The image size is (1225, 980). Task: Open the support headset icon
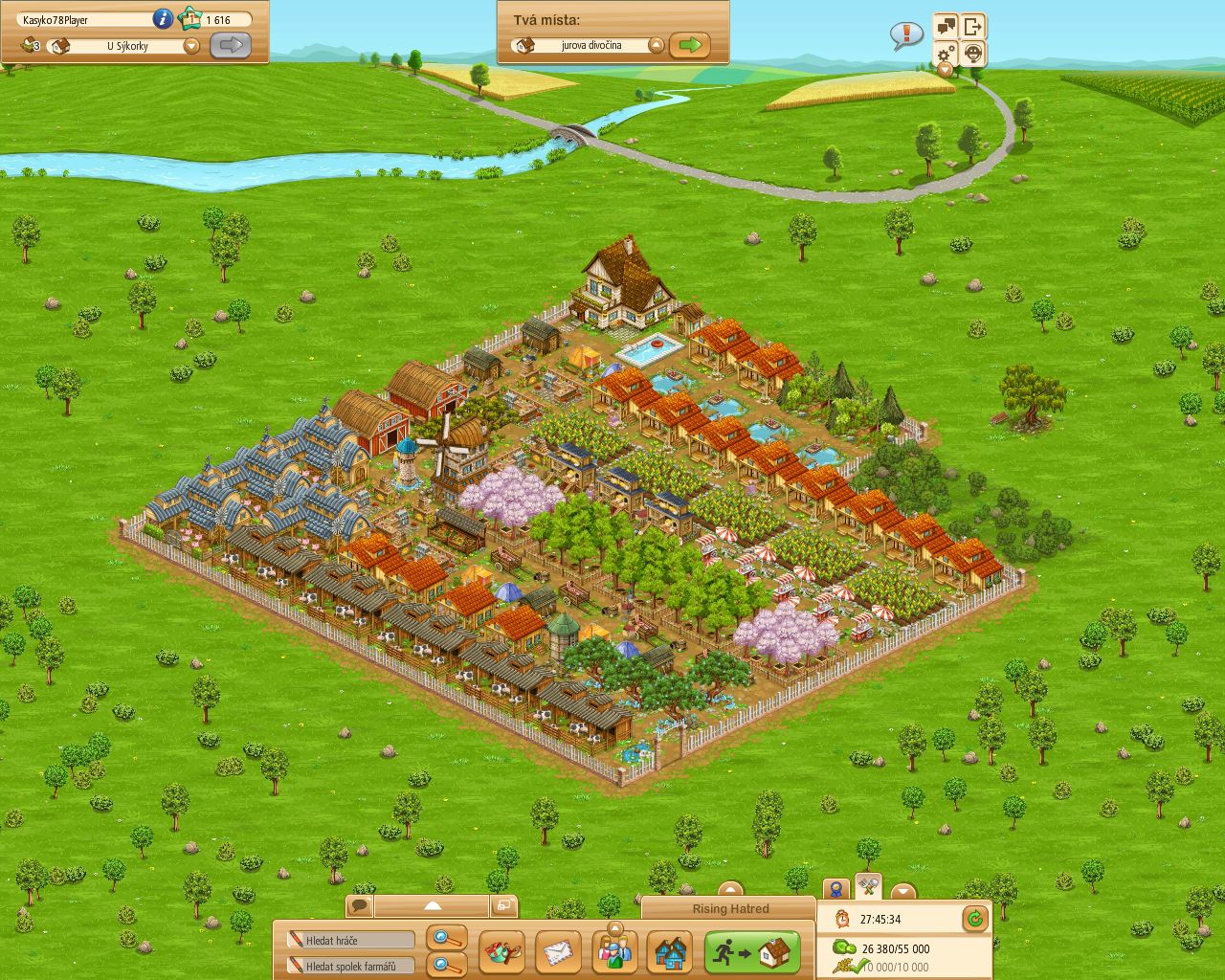pos(973,54)
